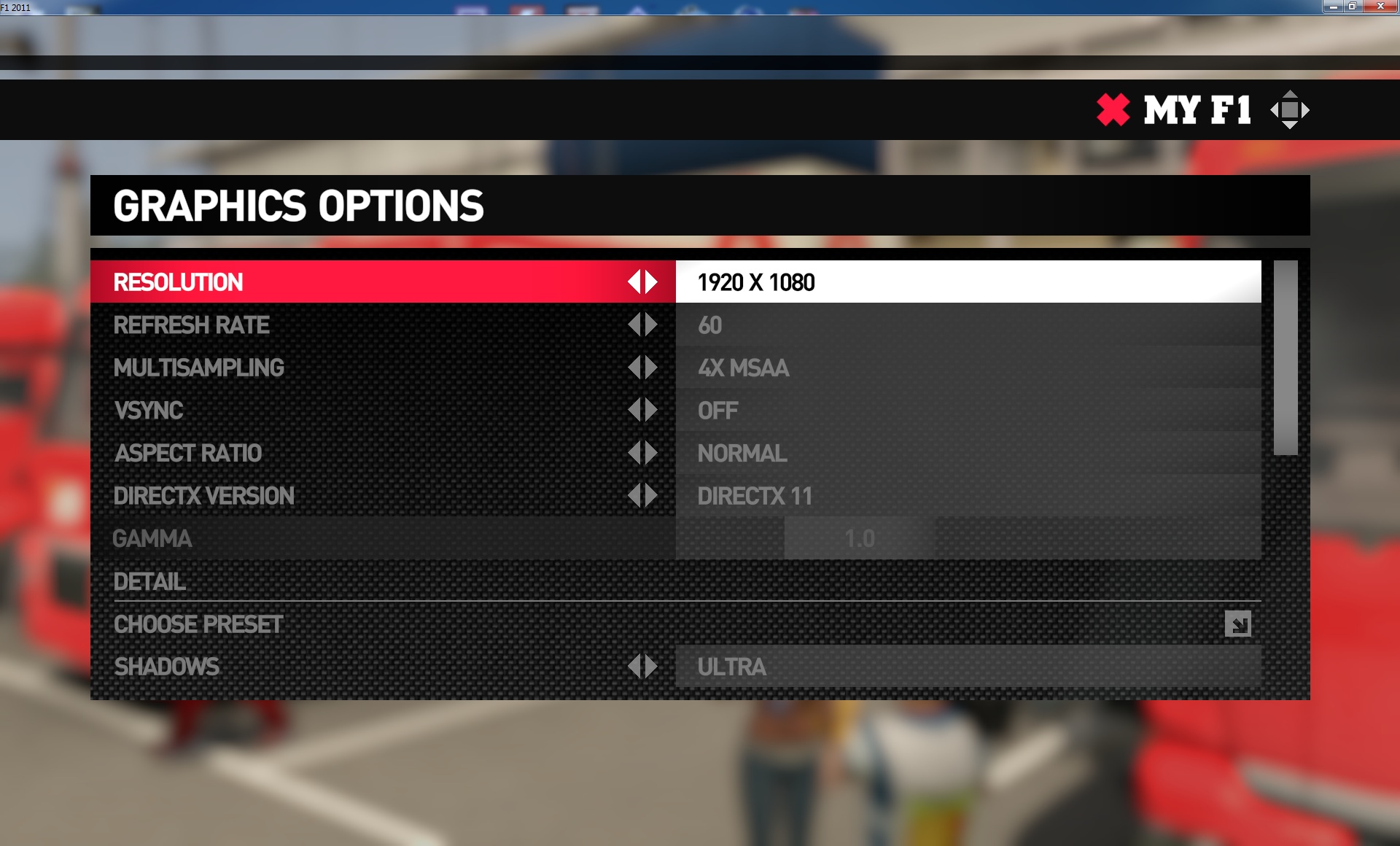Screen dimensions: 1400x846
Task: Click the Resolution left arrow
Action: [634, 282]
